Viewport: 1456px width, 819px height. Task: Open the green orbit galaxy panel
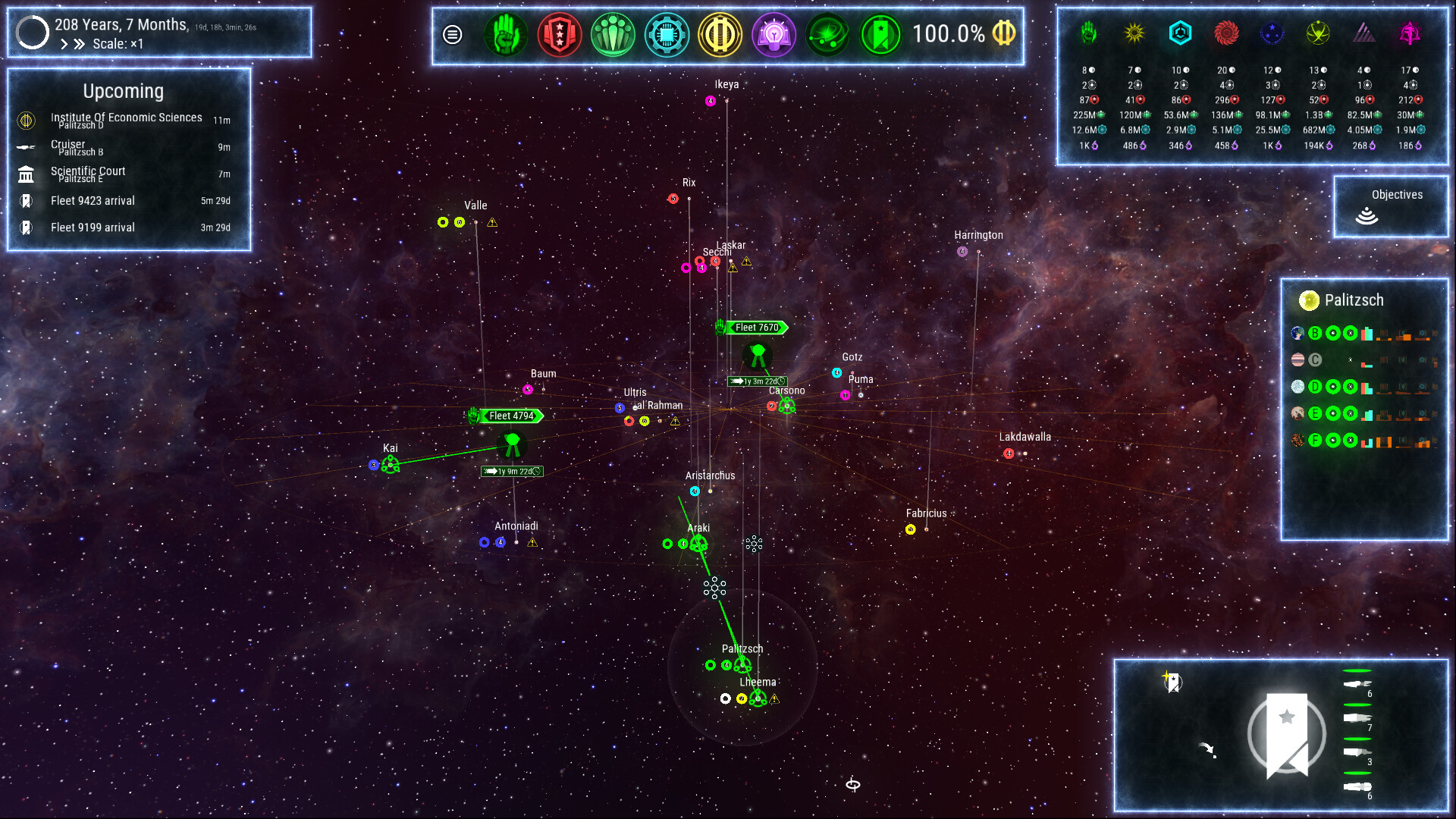coord(827,35)
